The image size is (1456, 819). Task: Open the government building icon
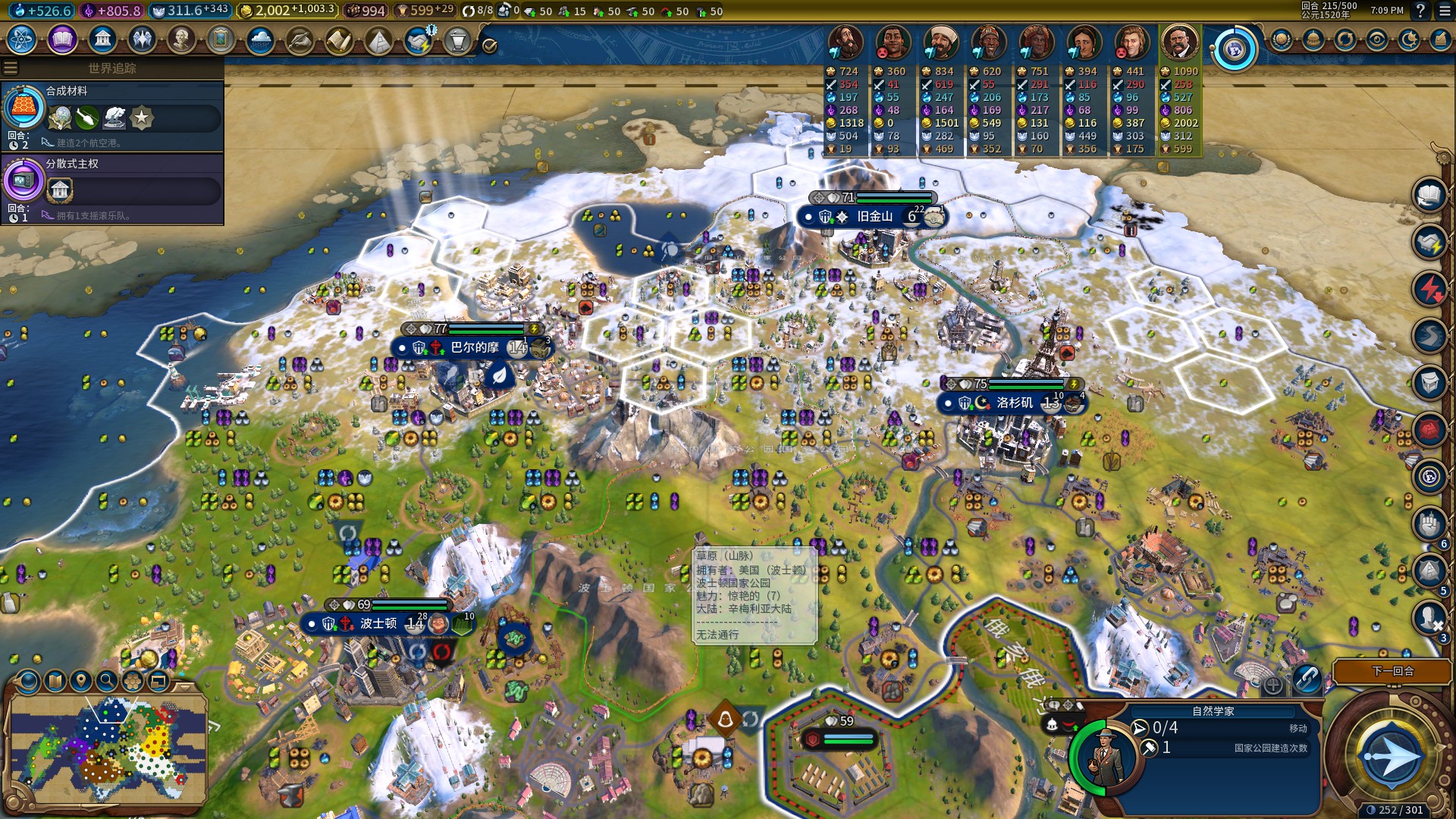tap(102, 39)
